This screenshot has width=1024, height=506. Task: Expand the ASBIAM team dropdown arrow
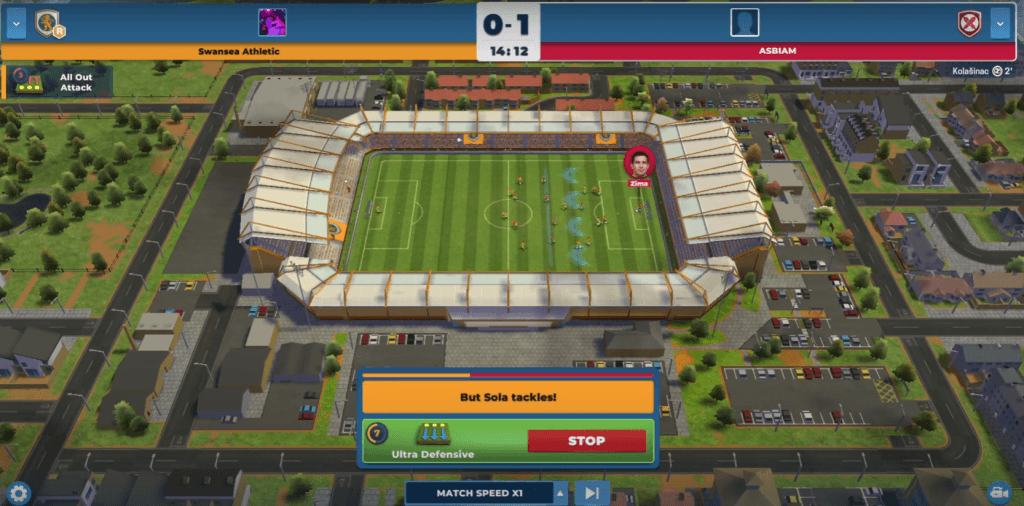1000,23
